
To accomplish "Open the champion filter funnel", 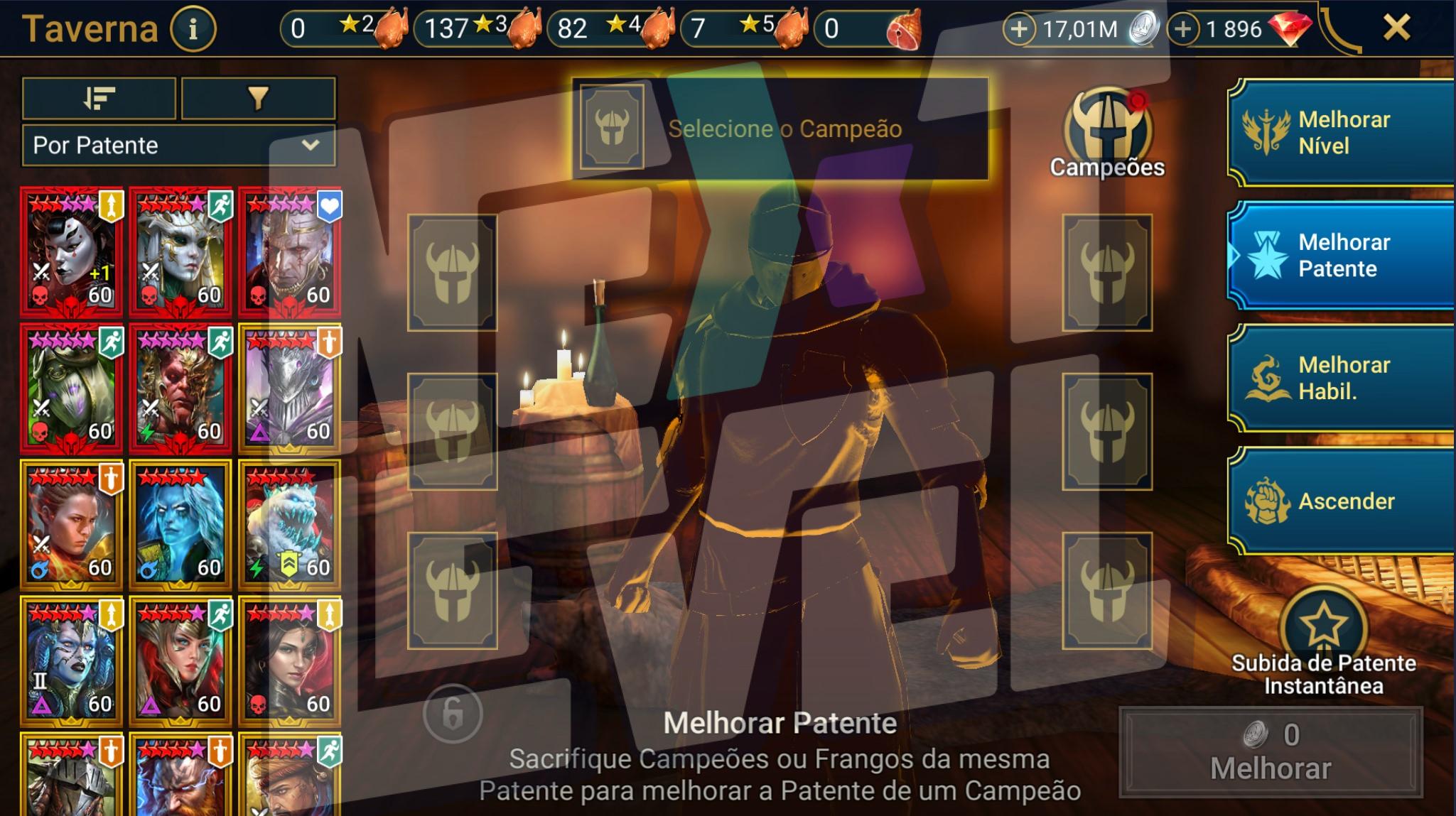I will click(258, 98).
